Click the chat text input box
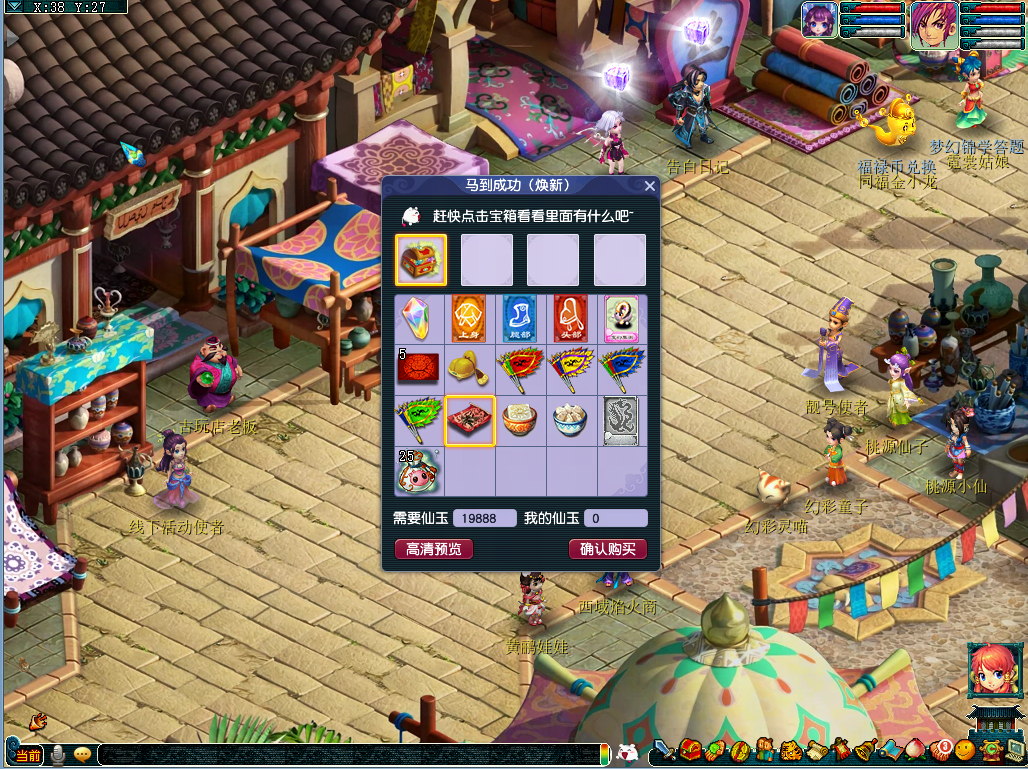Image resolution: width=1028 pixels, height=769 pixels. (x=350, y=755)
